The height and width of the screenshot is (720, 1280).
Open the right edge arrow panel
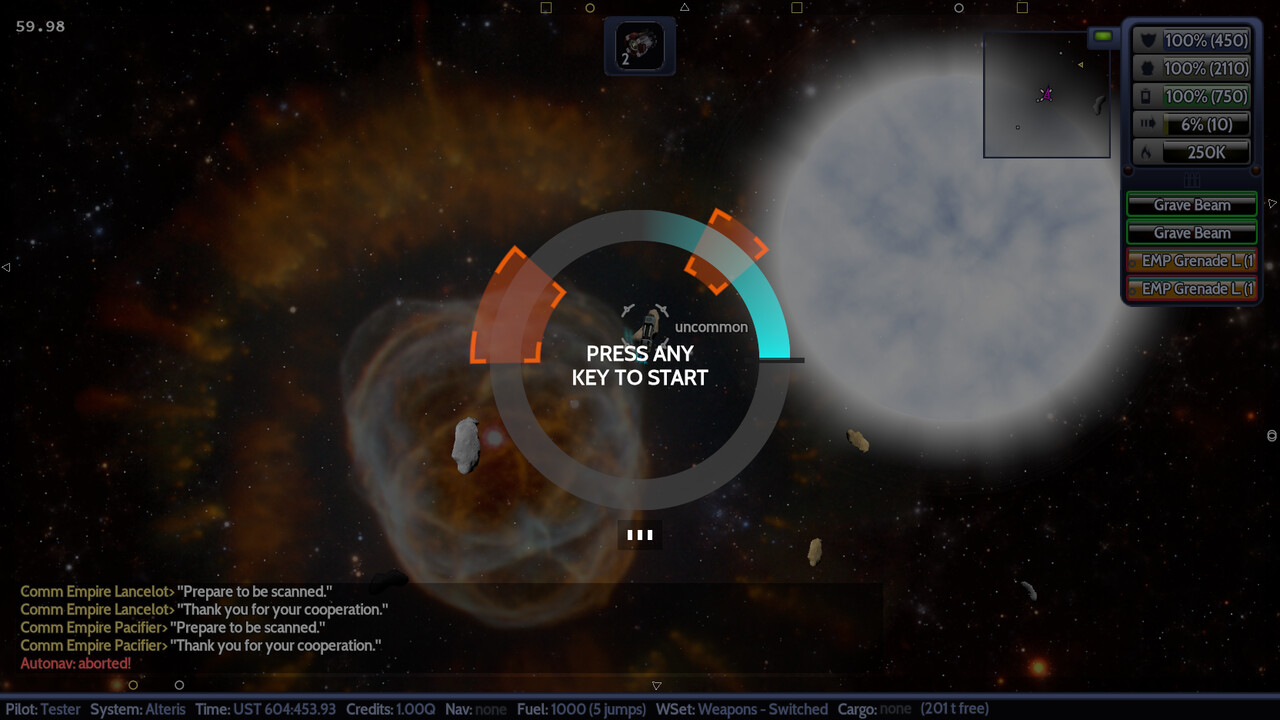[x=1272, y=203]
